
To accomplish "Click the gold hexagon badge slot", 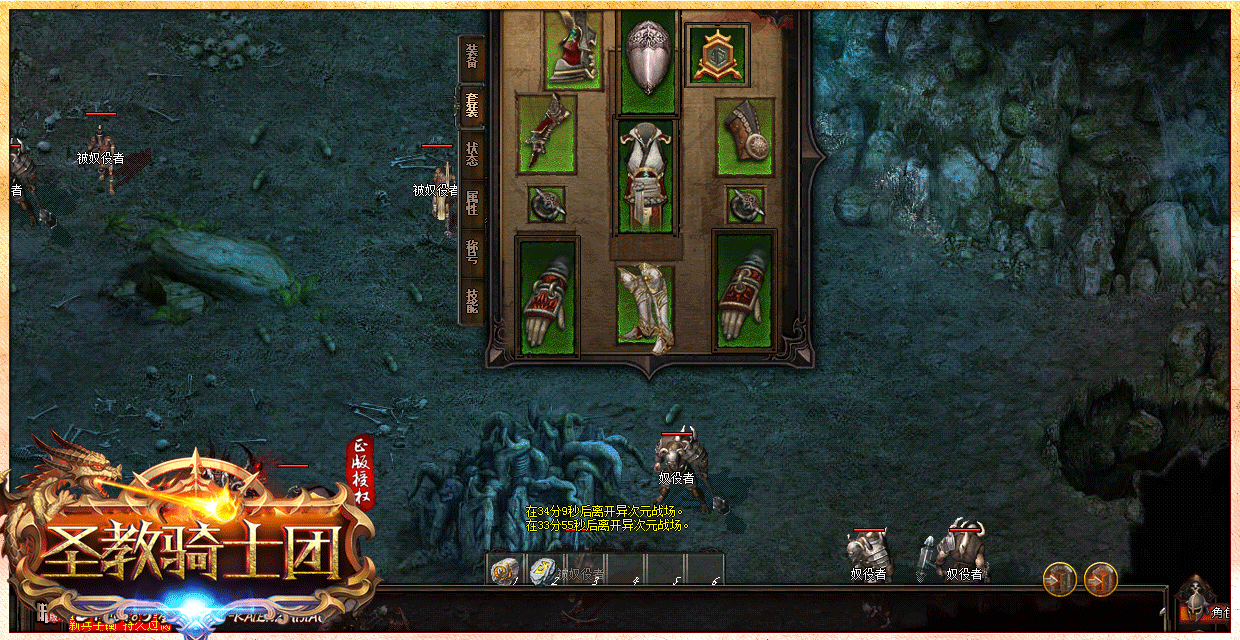I will pos(718,55).
